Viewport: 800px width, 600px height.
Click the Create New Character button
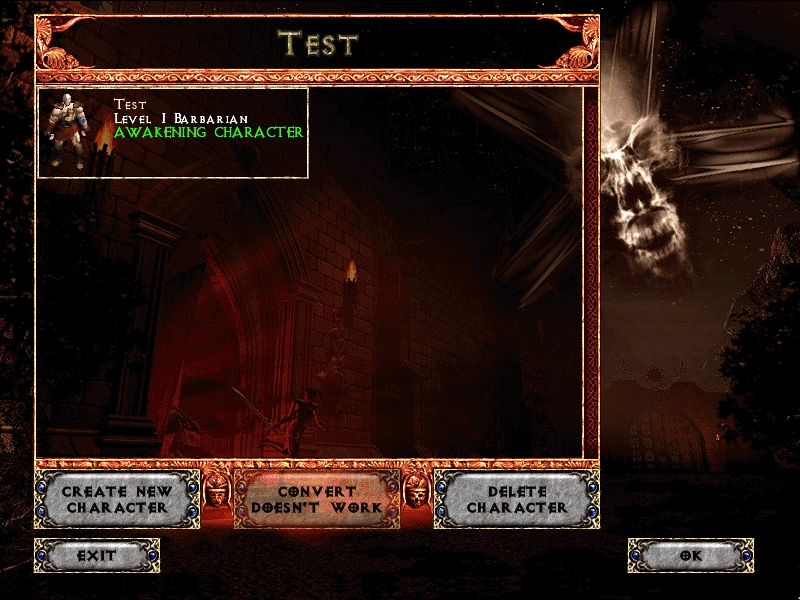117,499
